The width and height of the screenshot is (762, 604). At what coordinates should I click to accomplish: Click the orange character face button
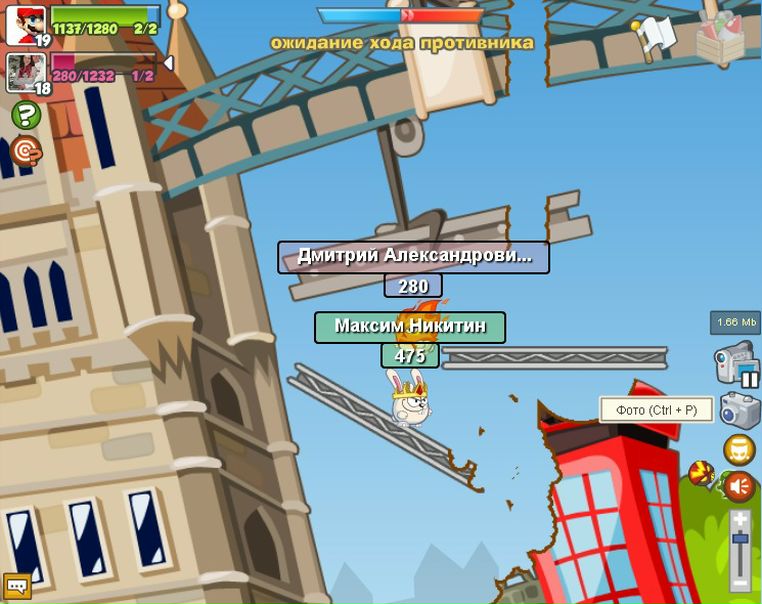point(740,450)
